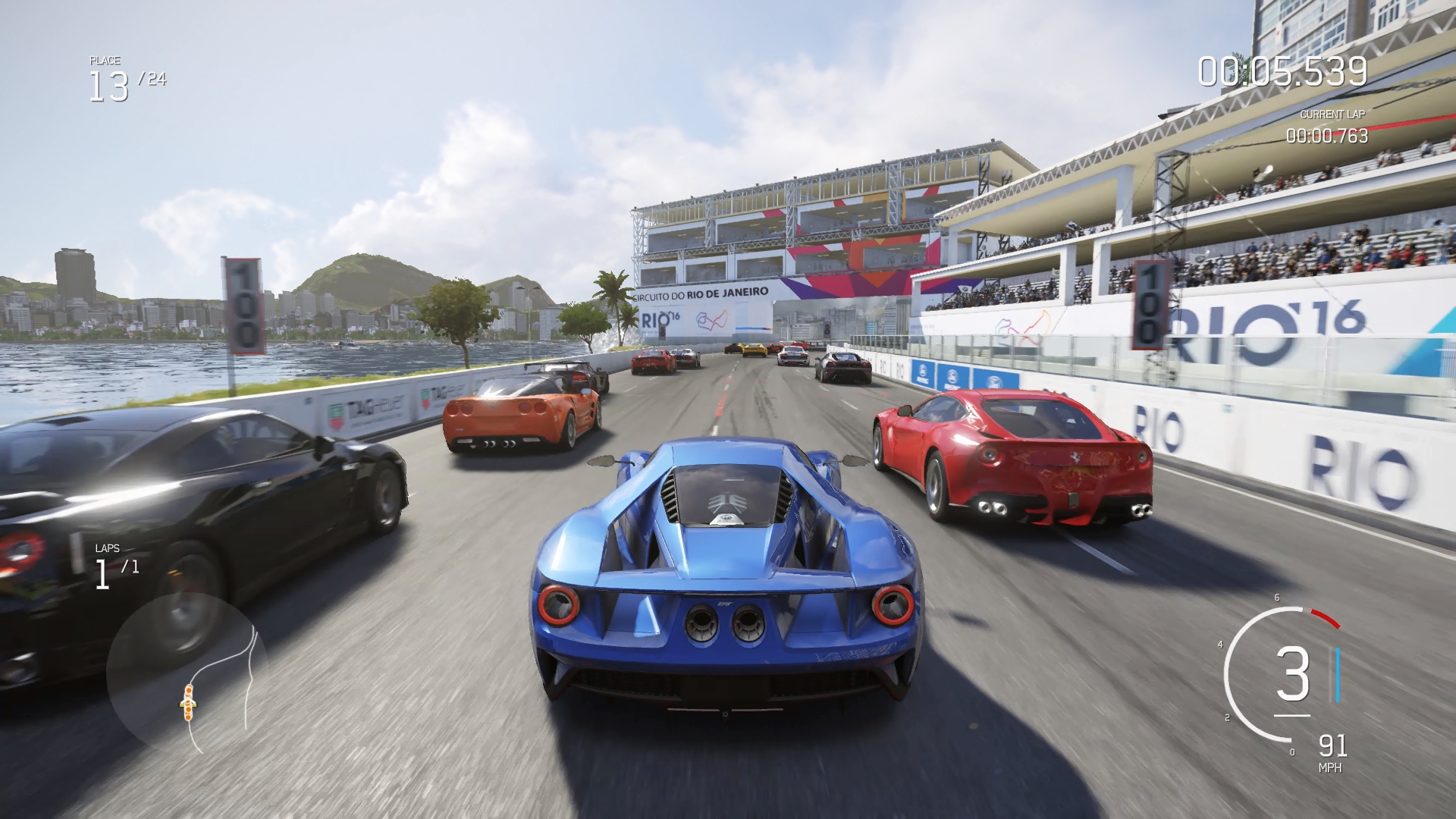Click the red progress bar under the current lap time
This screenshot has width=1456, height=819.
(1365, 127)
